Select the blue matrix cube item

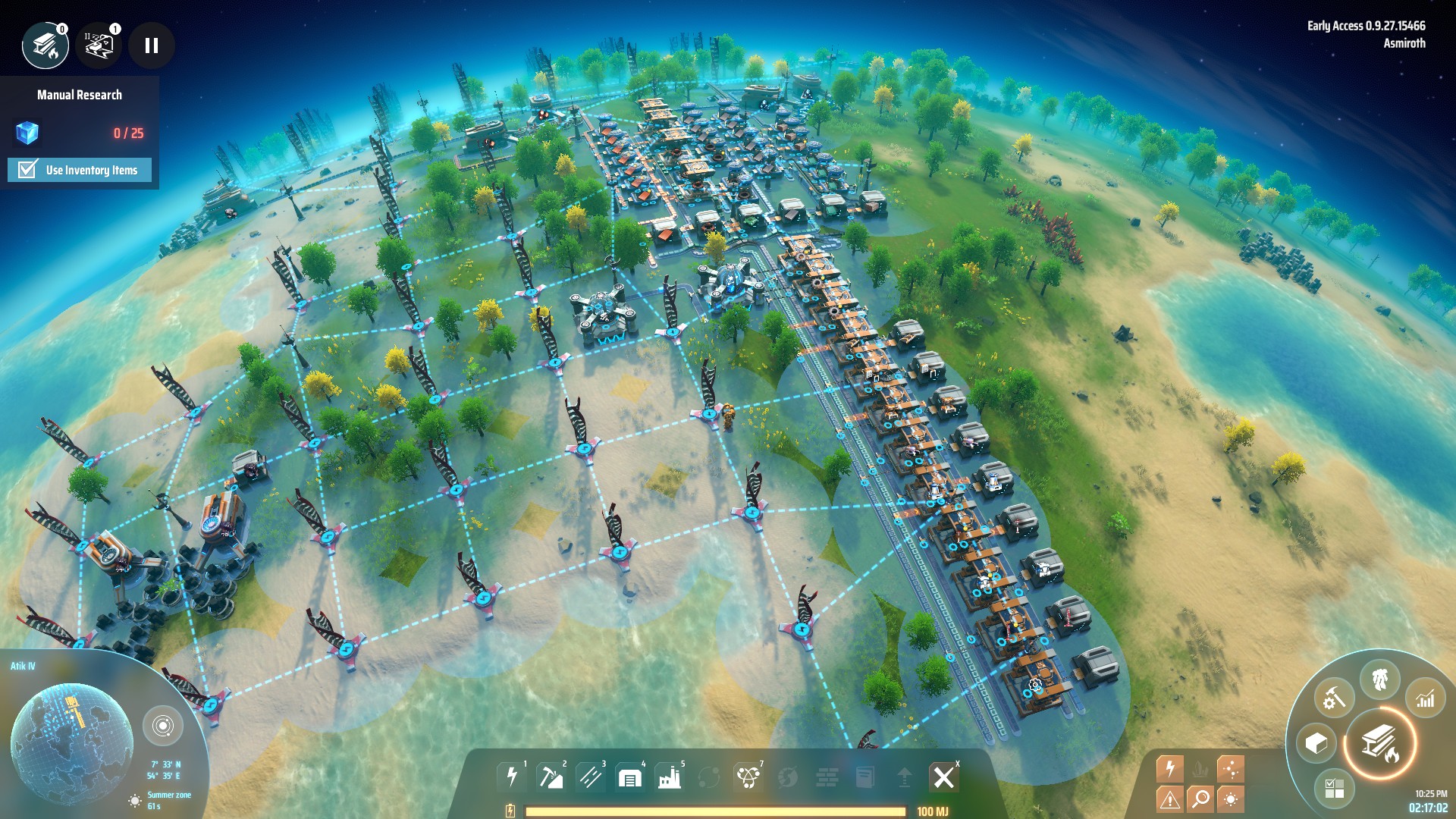(27, 133)
